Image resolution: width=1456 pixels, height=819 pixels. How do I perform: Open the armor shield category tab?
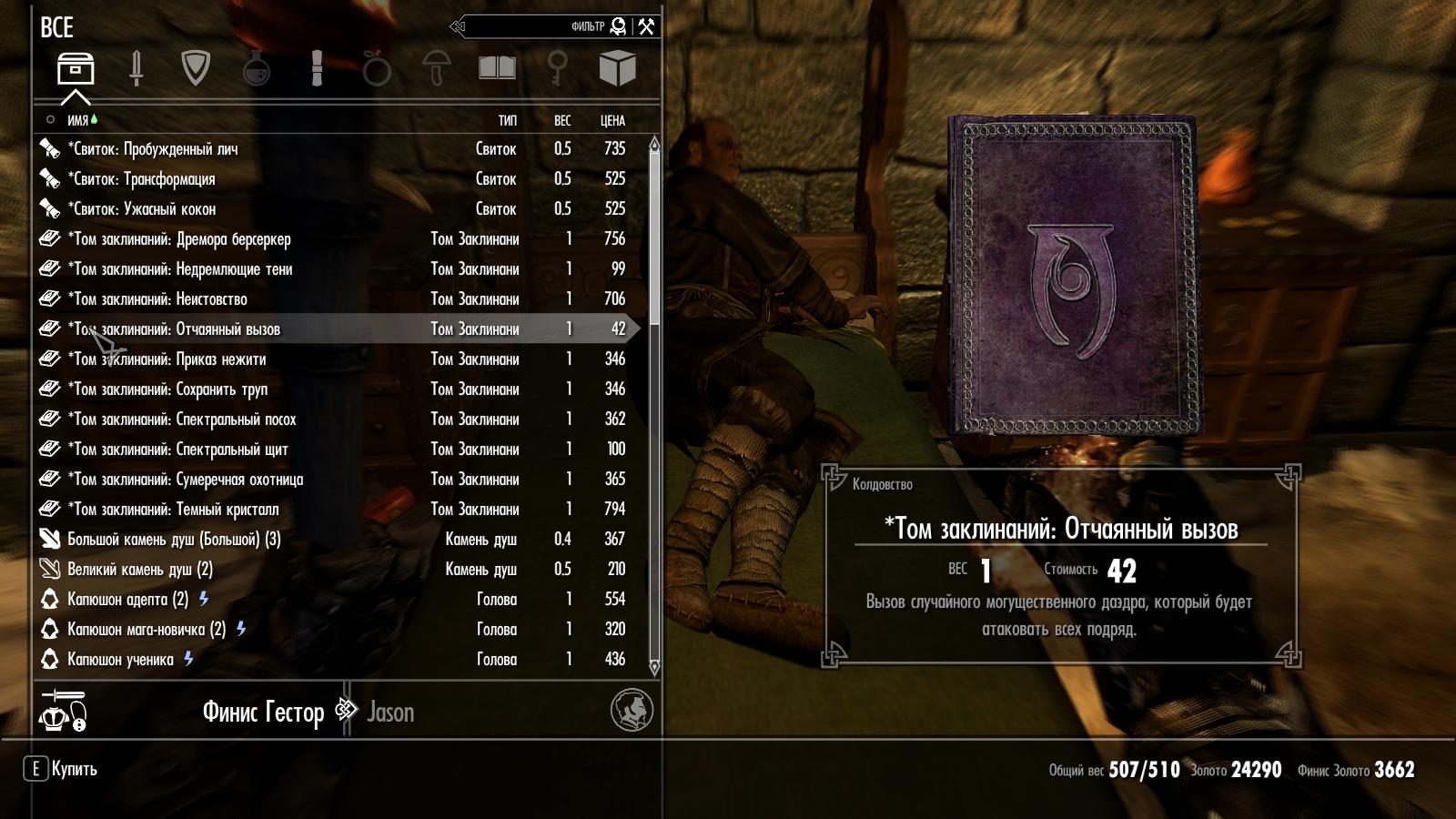196,68
